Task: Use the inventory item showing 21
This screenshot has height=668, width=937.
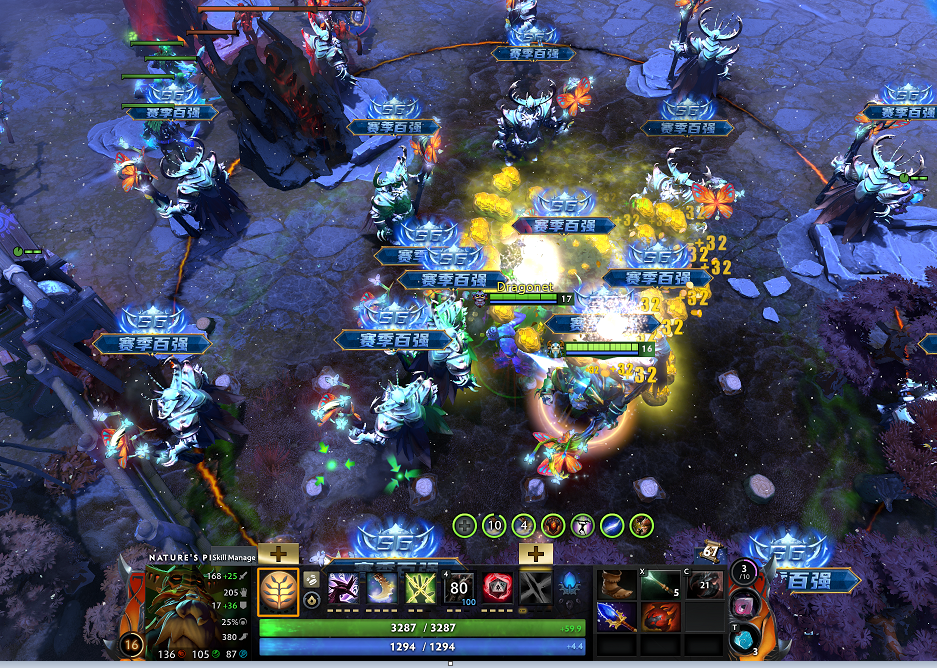Action: [704, 585]
